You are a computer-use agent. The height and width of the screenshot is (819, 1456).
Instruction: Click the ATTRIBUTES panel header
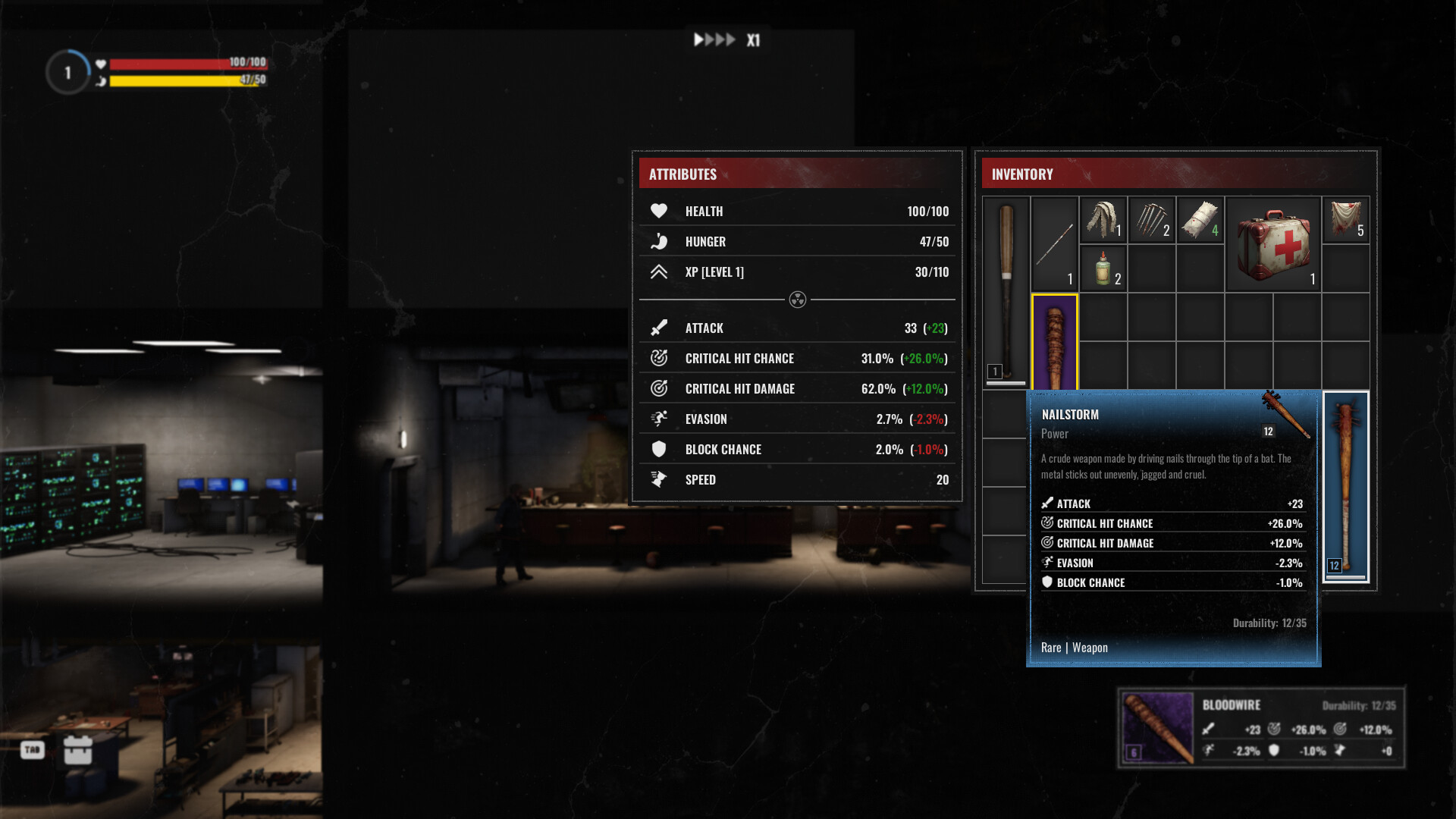point(682,174)
